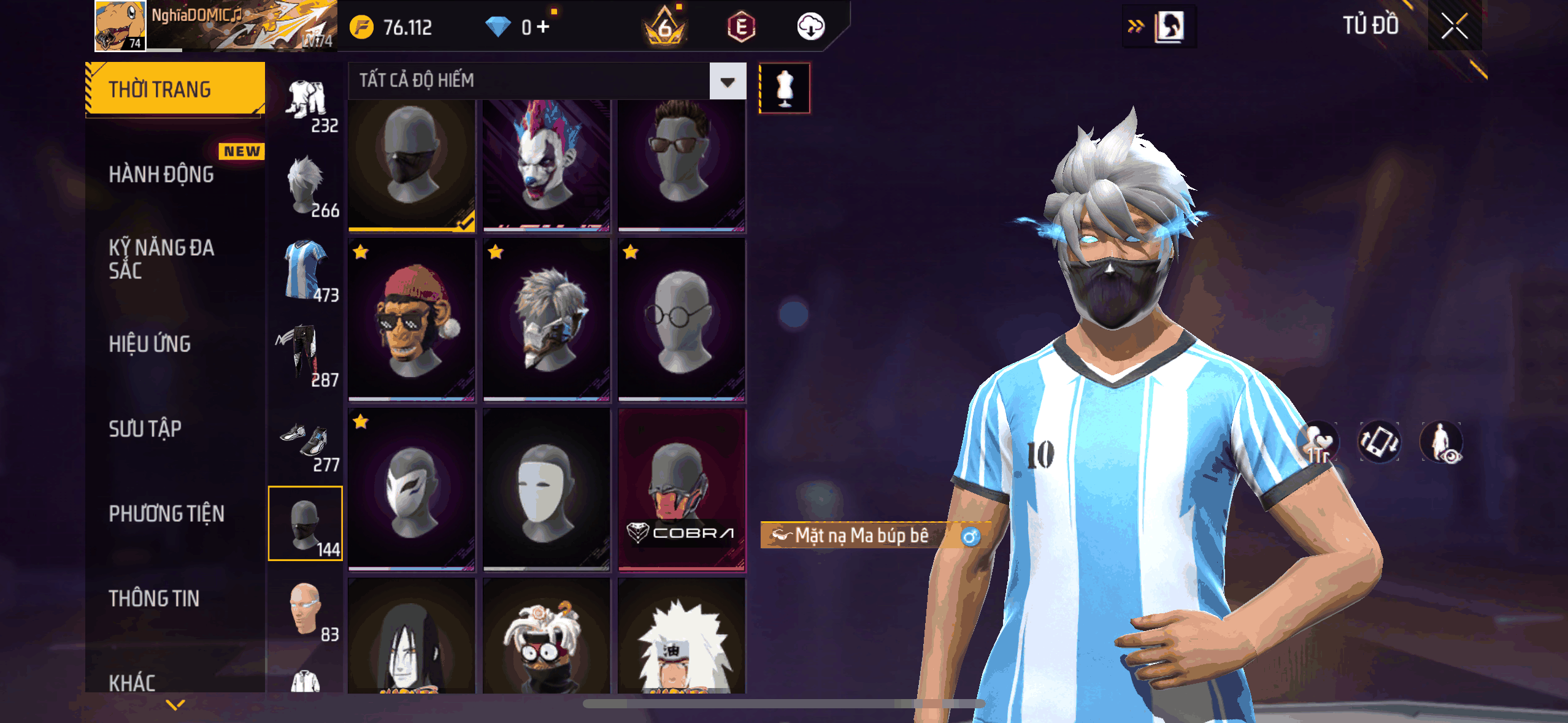The width and height of the screenshot is (1568, 723).
Task: Select the plain white face mask
Action: click(x=546, y=489)
